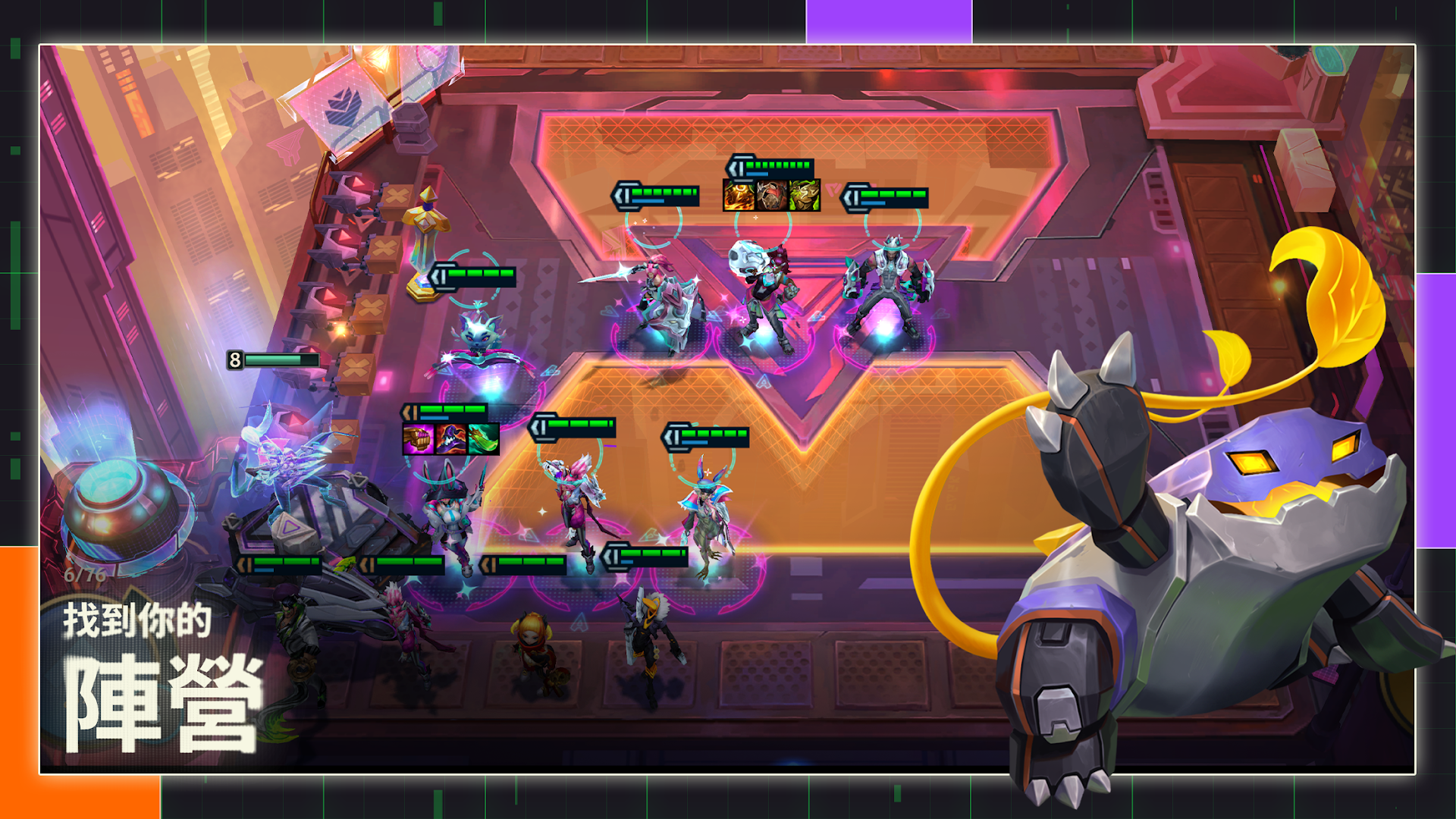Select the green blade item icon
This screenshot has width=1456, height=819.
484,440
